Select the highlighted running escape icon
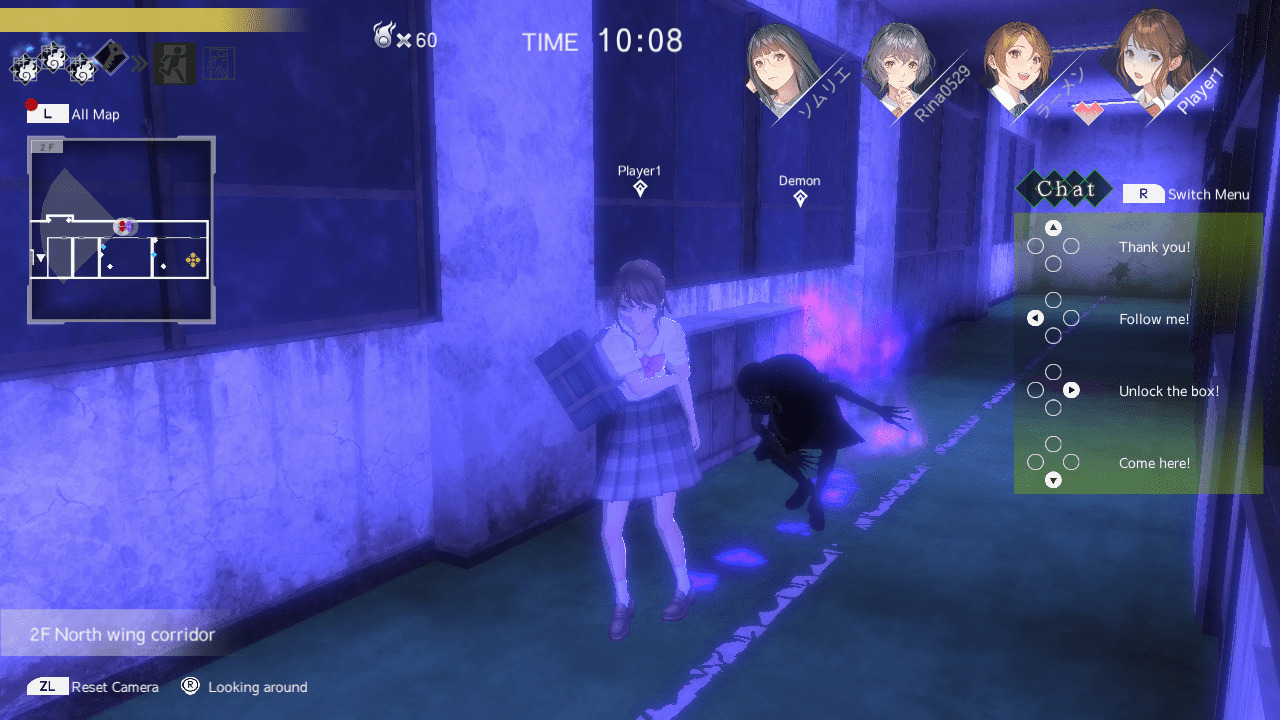 click(175, 63)
